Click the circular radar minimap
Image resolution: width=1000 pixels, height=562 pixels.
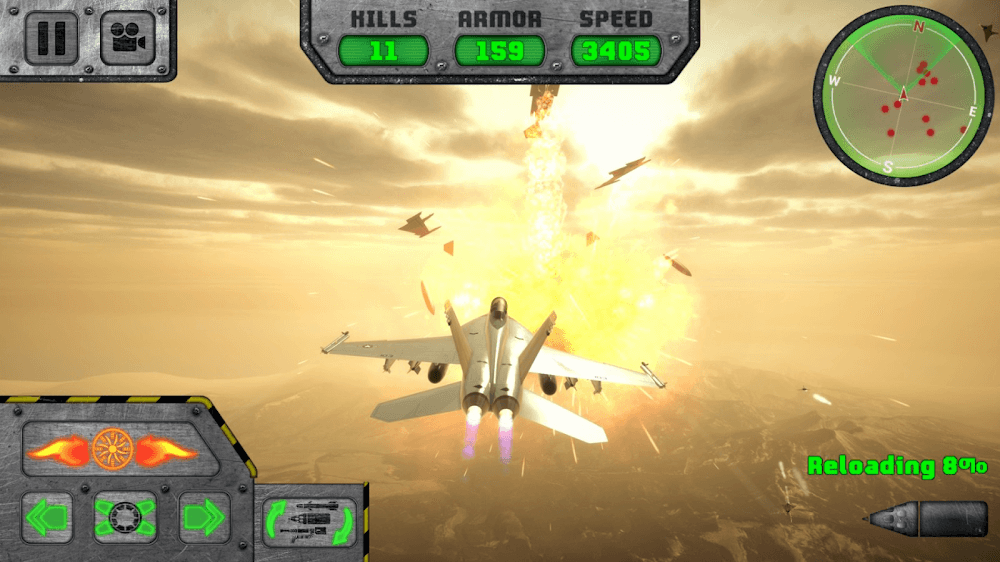coord(903,96)
